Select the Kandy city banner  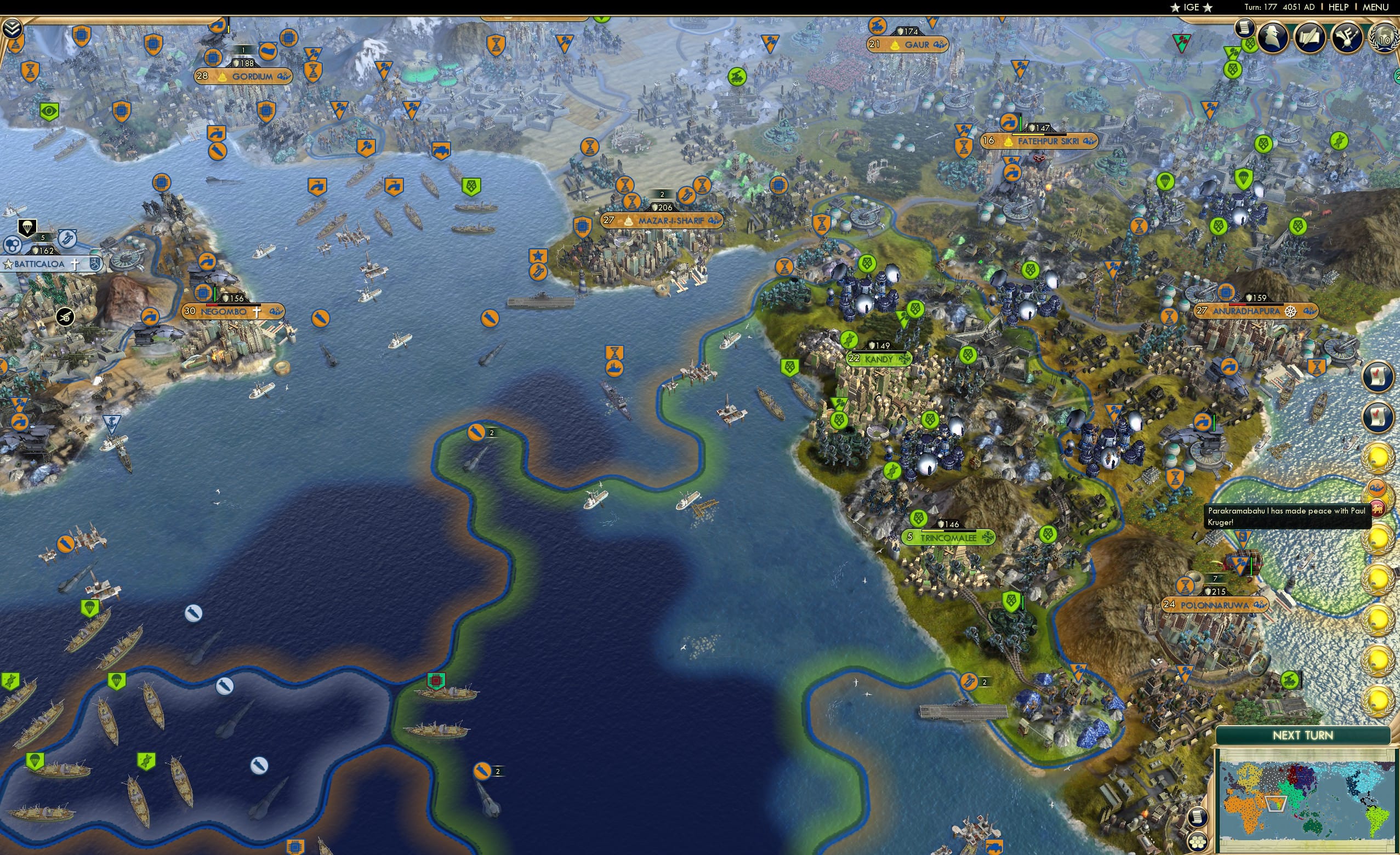[x=878, y=359]
